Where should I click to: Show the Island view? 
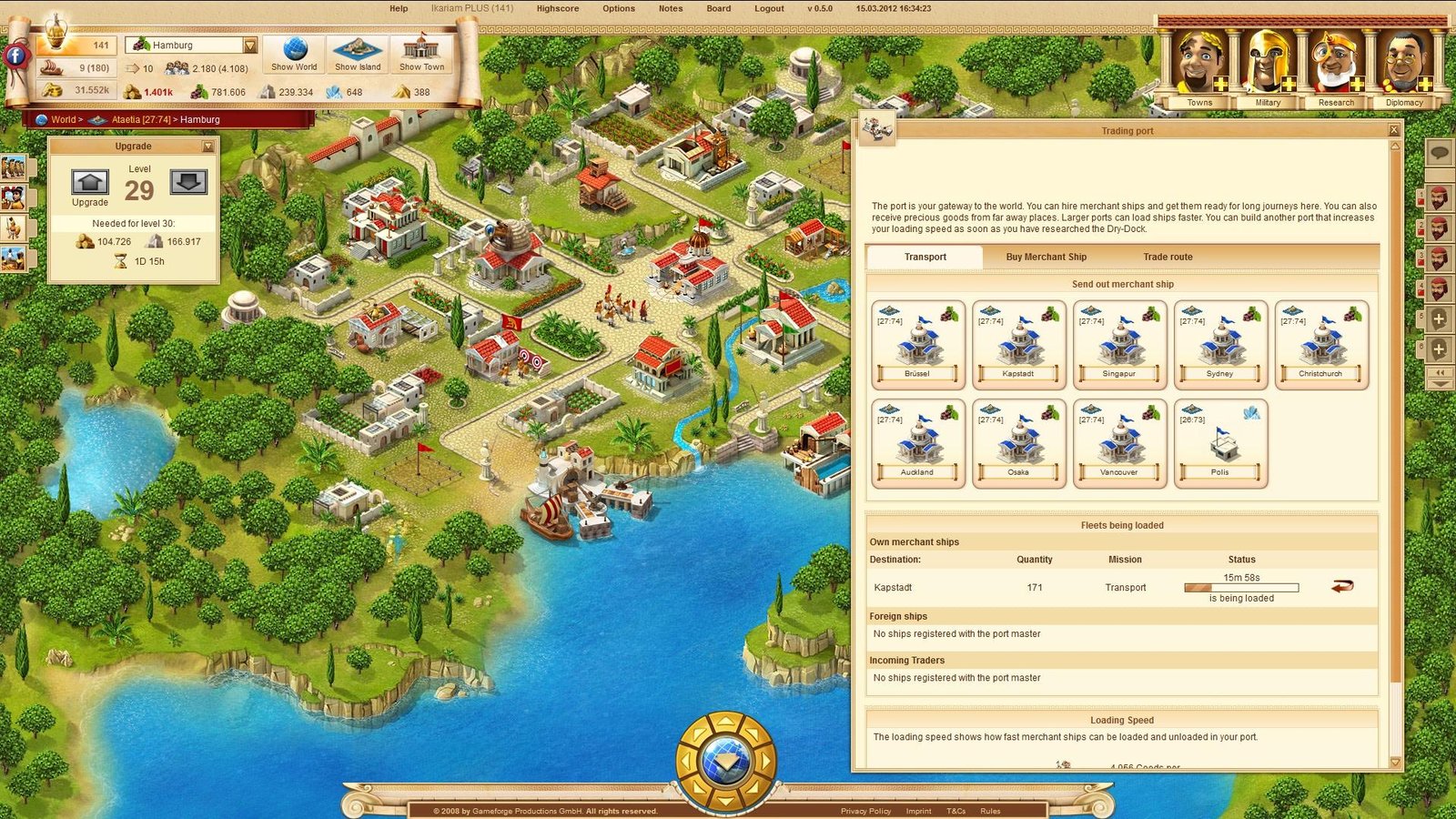(x=358, y=54)
